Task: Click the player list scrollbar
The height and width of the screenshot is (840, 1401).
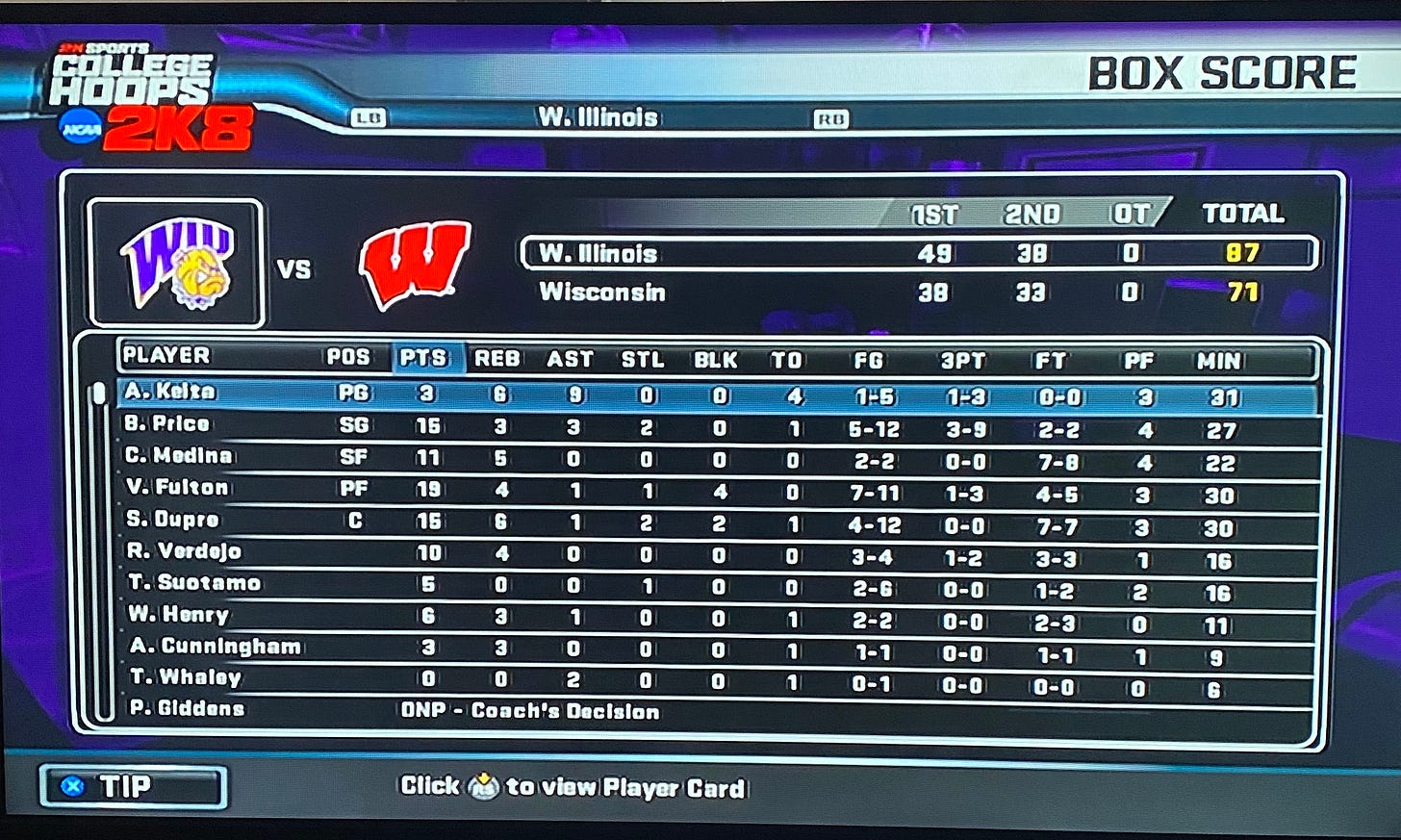Action: 98,548
